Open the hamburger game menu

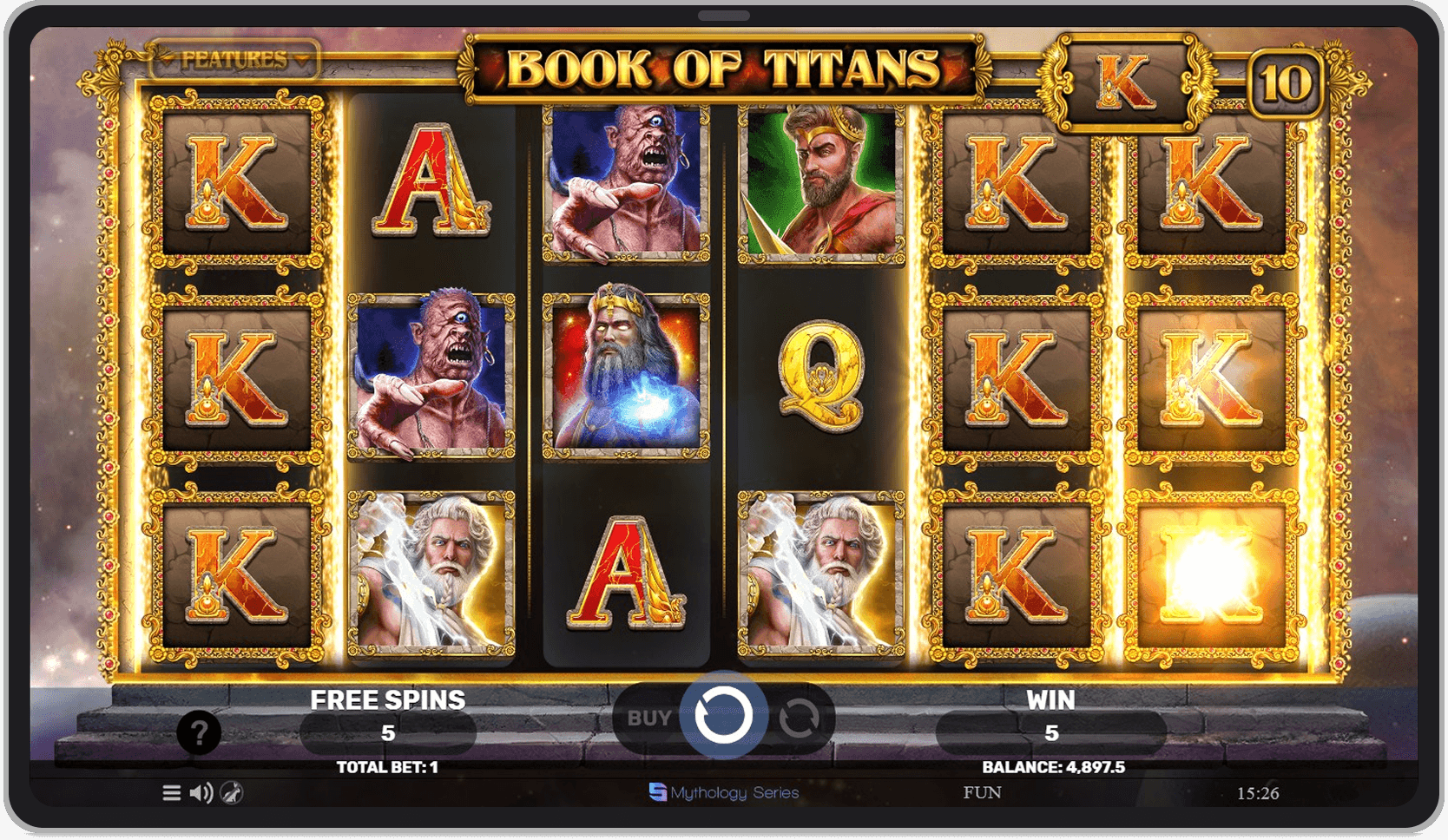pos(170,792)
